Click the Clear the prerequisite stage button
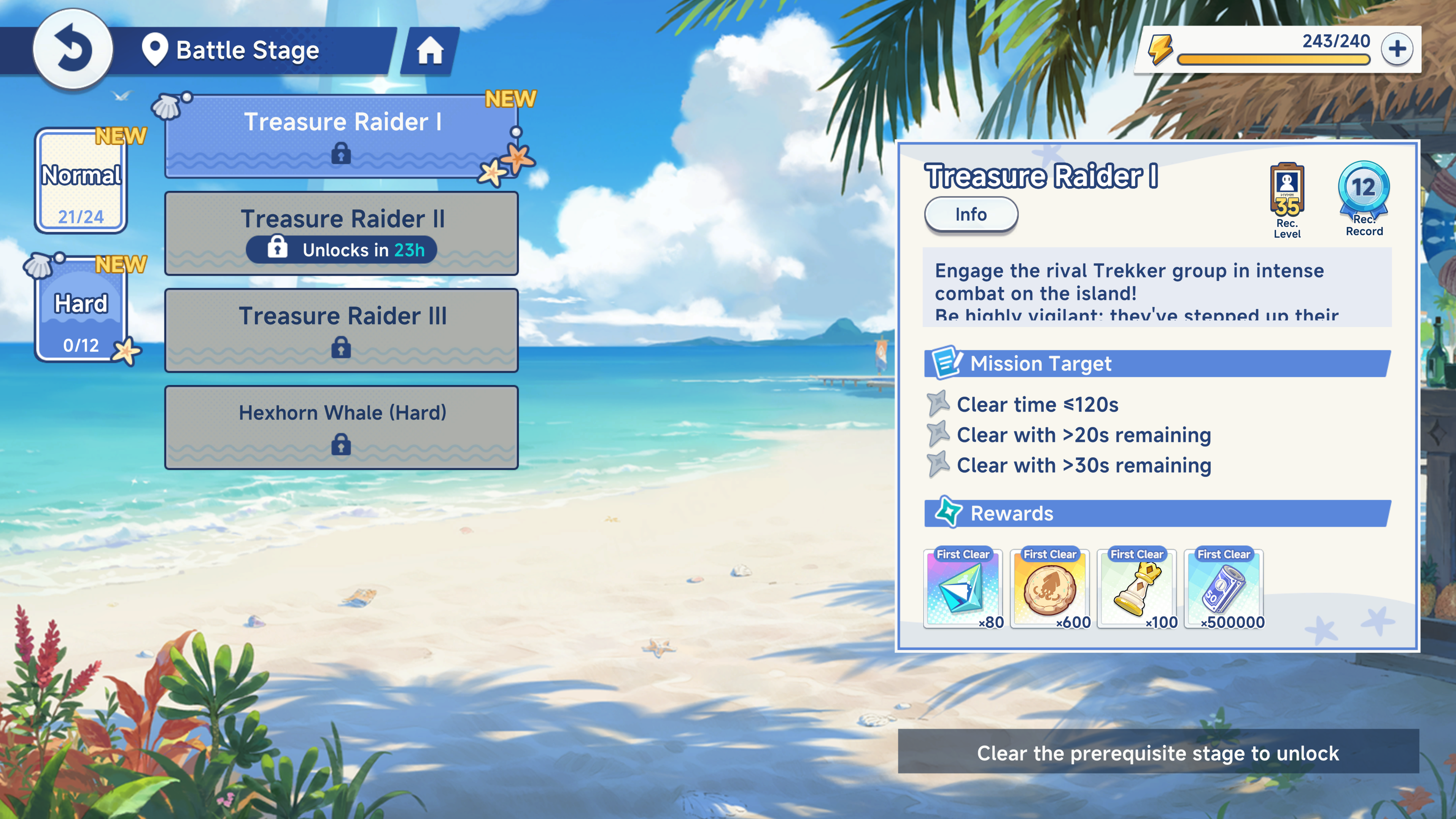Viewport: 1456px width, 819px height. pos(1158,753)
